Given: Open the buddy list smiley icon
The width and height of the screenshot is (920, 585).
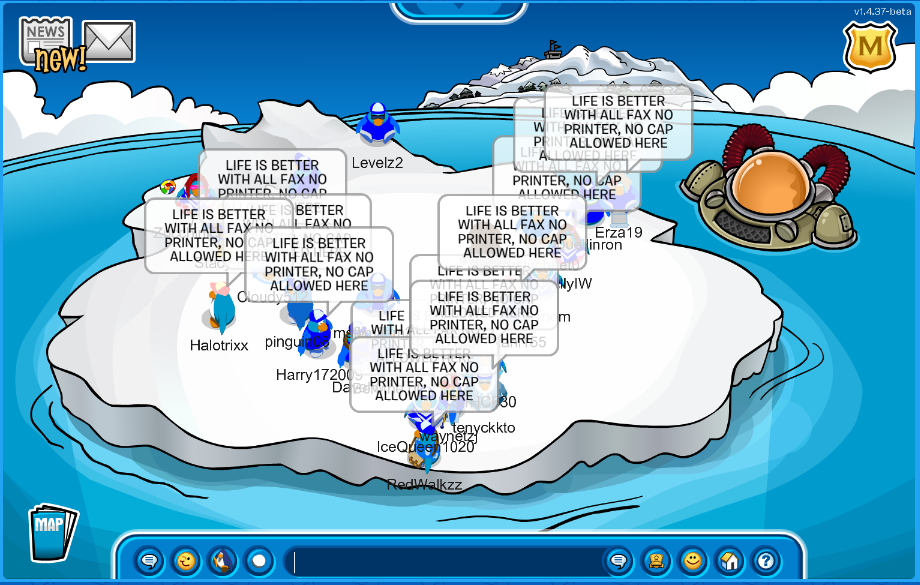Looking at the screenshot, I should tap(691, 561).
